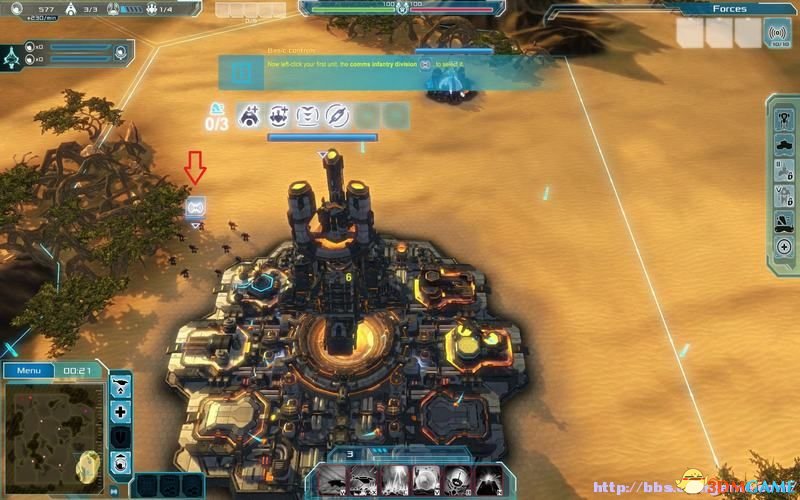Pick the first ability portrait in the bottom bar
Image resolution: width=800 pixels, height=500 pixels.
[x=331, y=480]
